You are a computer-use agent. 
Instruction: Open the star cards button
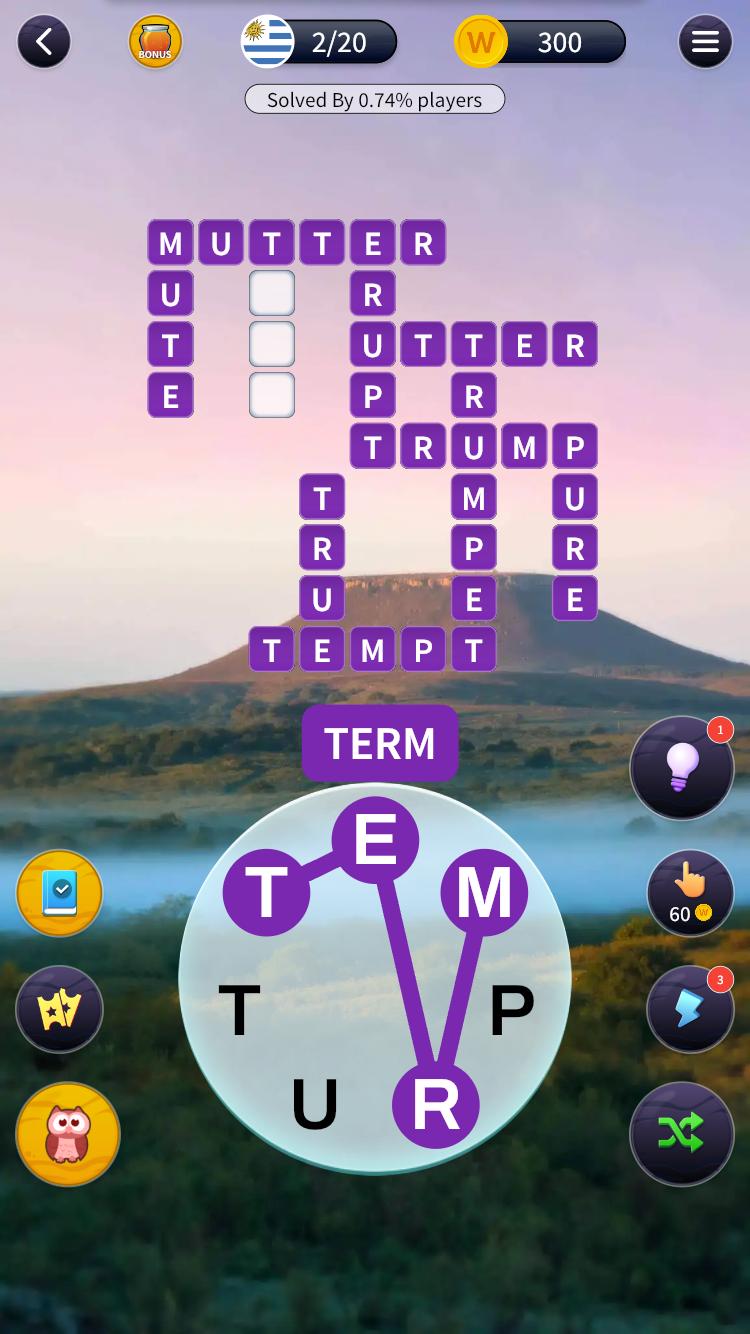click(x=59, y=1009)
